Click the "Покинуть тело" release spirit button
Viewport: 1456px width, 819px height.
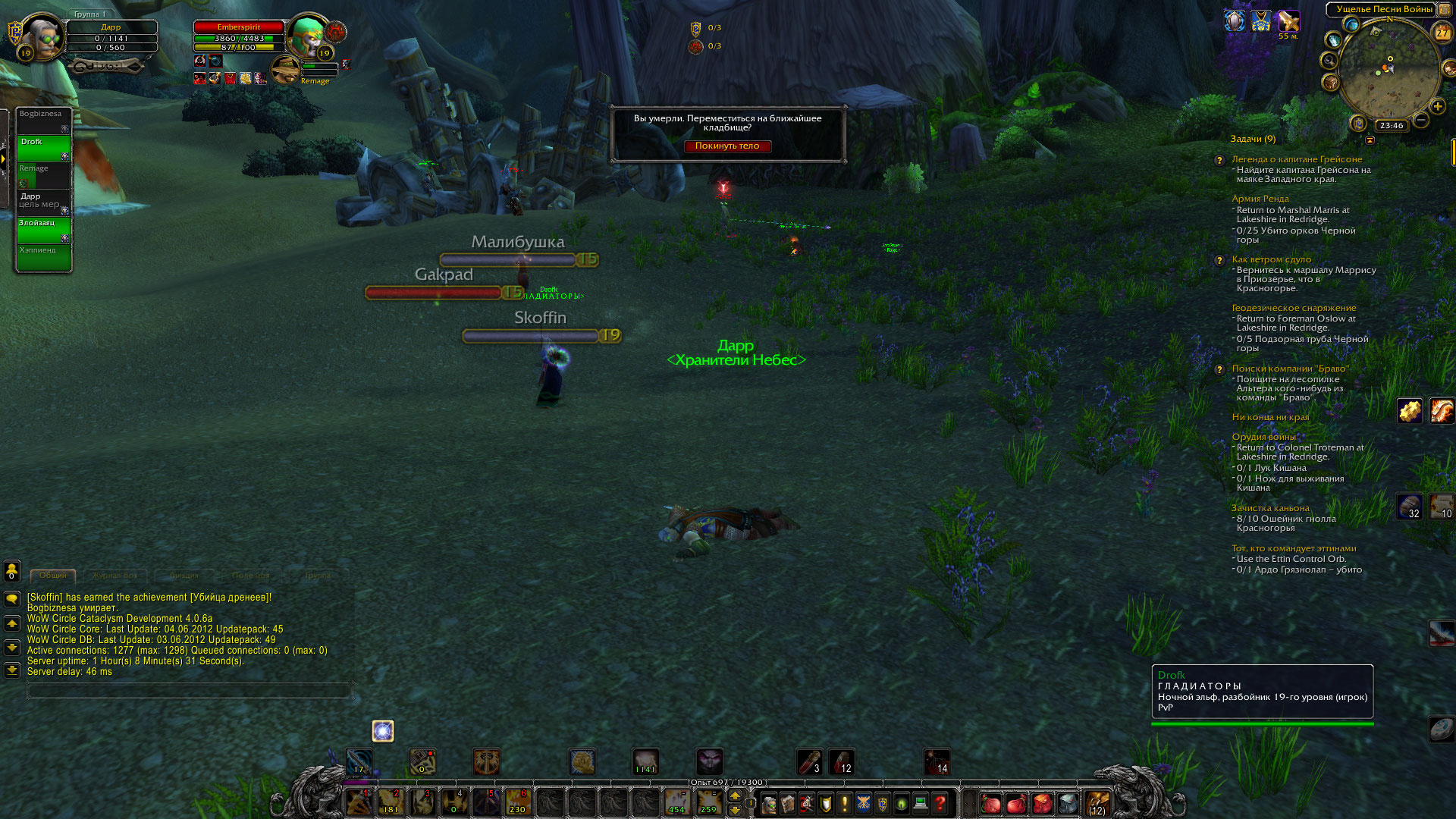(x=726, y=146)
